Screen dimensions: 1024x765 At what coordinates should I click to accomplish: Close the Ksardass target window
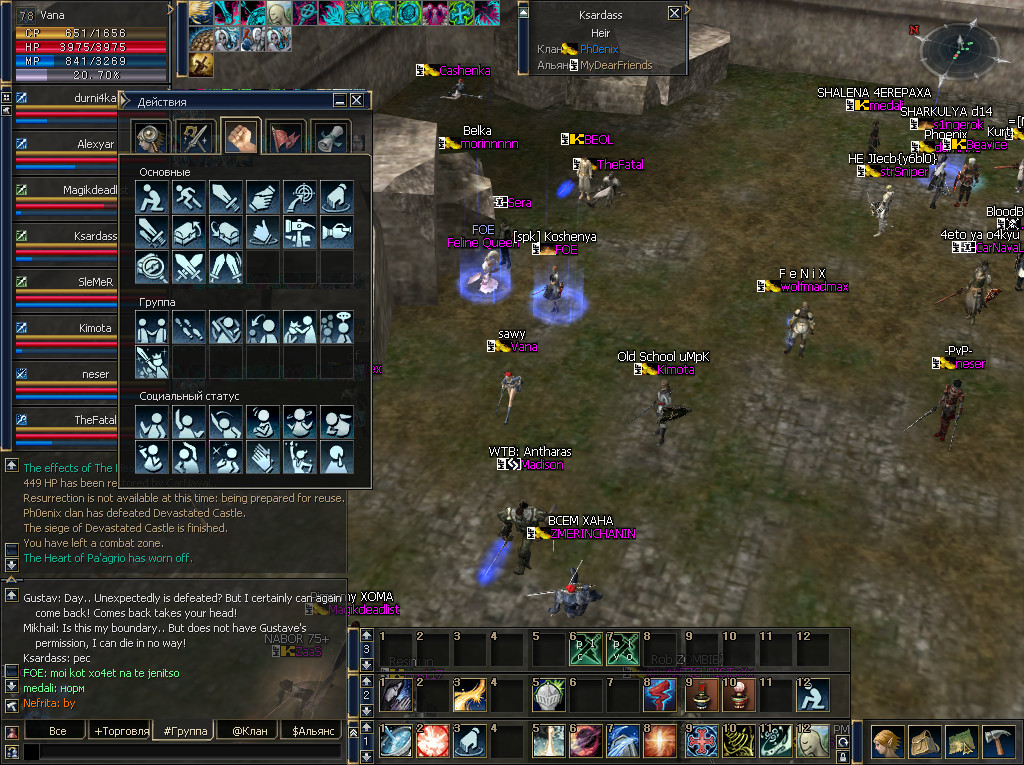pyautogui.click(x=675, y=14)
